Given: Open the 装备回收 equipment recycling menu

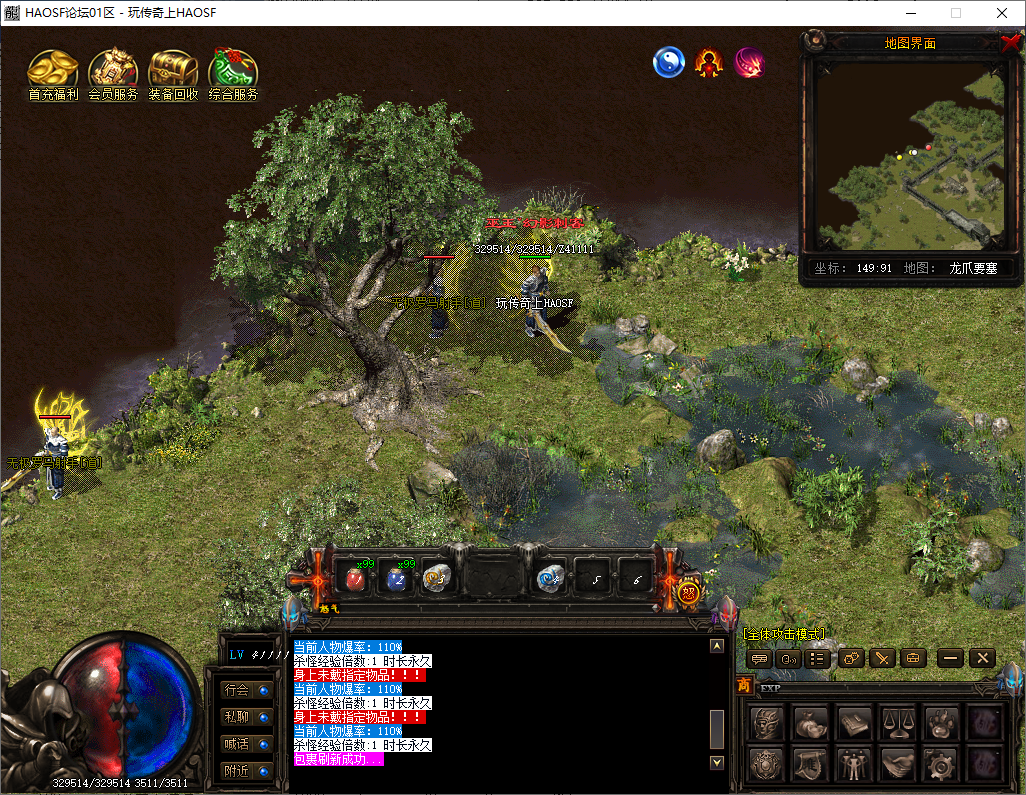Looking at the screenshot, I should (173, 70).
